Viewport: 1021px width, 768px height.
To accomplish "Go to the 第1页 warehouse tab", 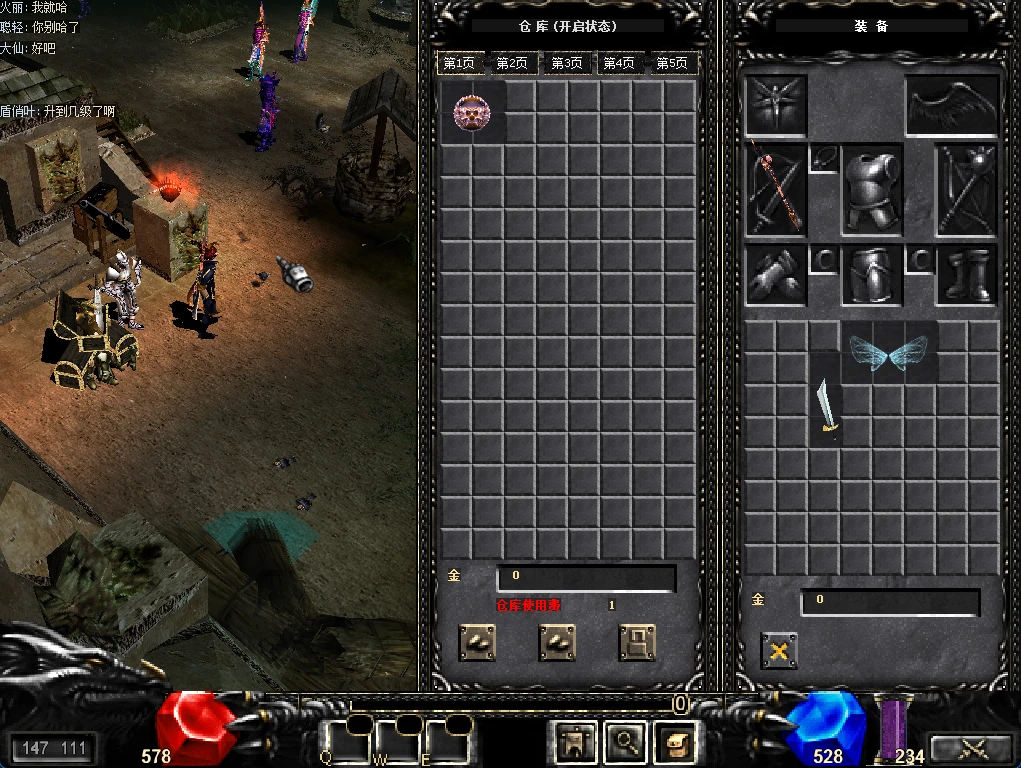I will coord(458,63).
